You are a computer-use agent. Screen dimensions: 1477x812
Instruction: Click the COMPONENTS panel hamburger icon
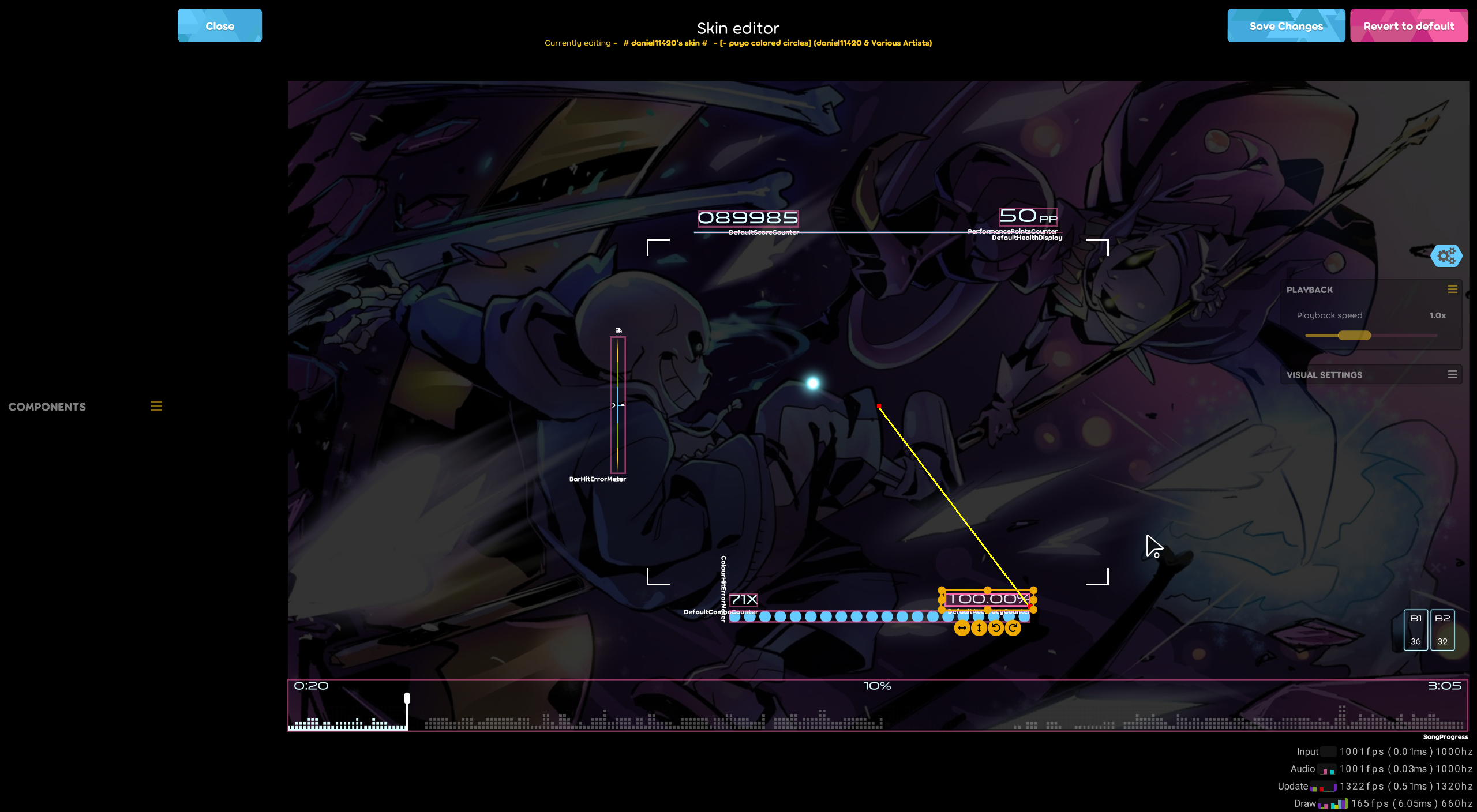click(156, 406)
